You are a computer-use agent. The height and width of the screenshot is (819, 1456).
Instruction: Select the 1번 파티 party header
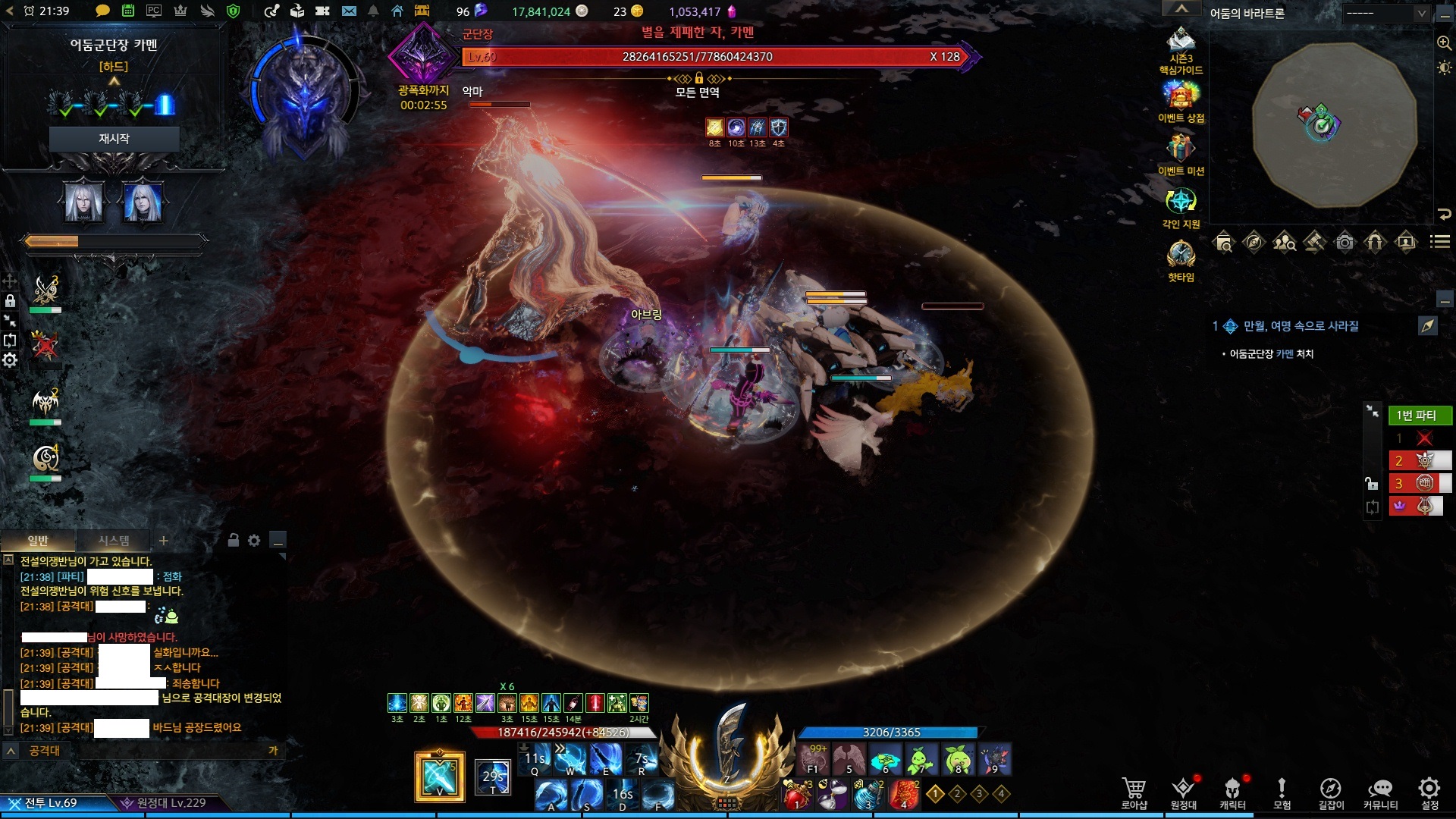click(x=1420, y=416)
